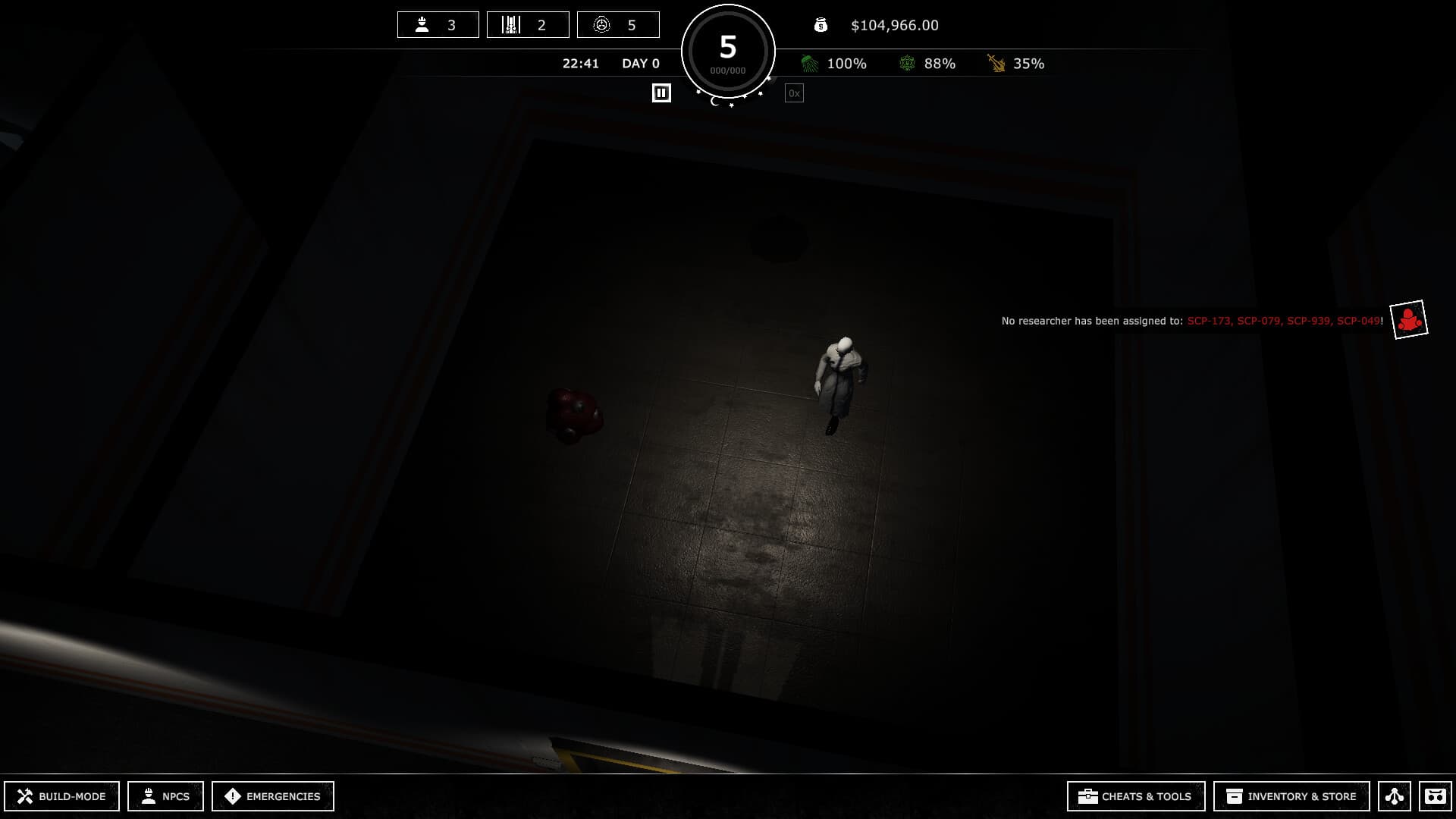Toggle the pause button below the day circle
The width and height of the screenshot is (1456, 819).
[661, 93]
